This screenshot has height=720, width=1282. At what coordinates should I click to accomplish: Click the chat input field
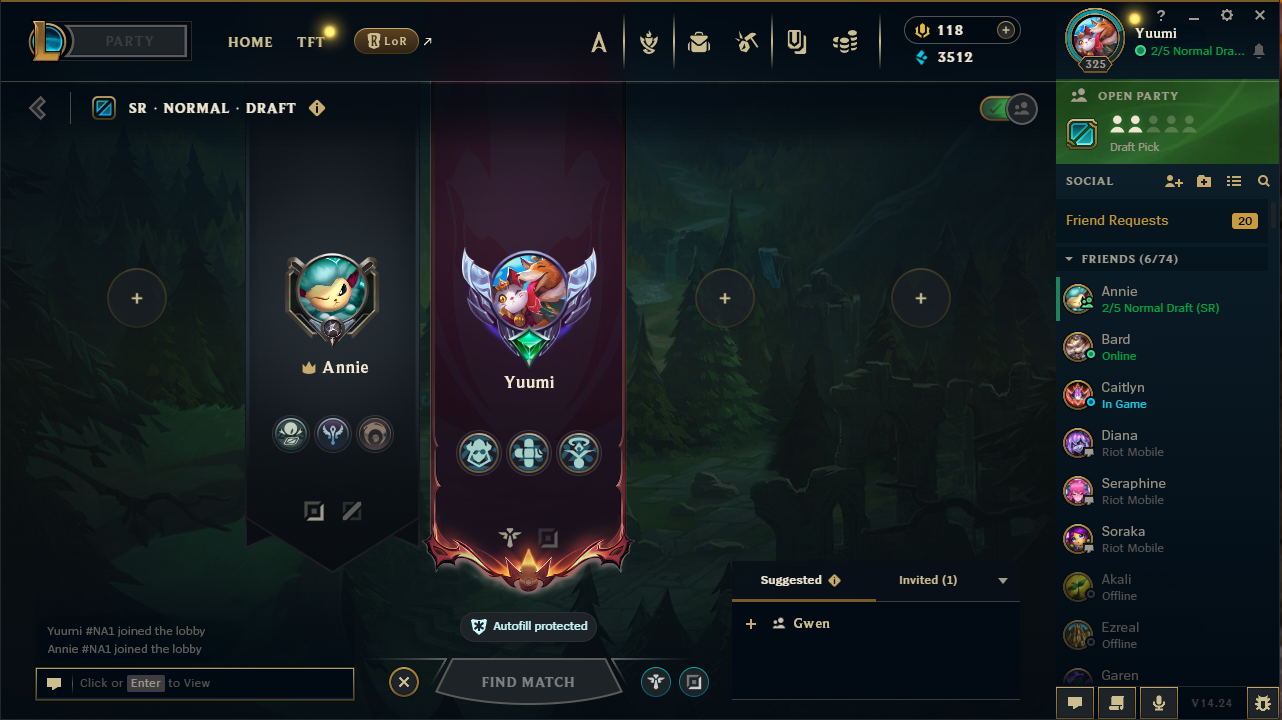click(x=210, y=683)
